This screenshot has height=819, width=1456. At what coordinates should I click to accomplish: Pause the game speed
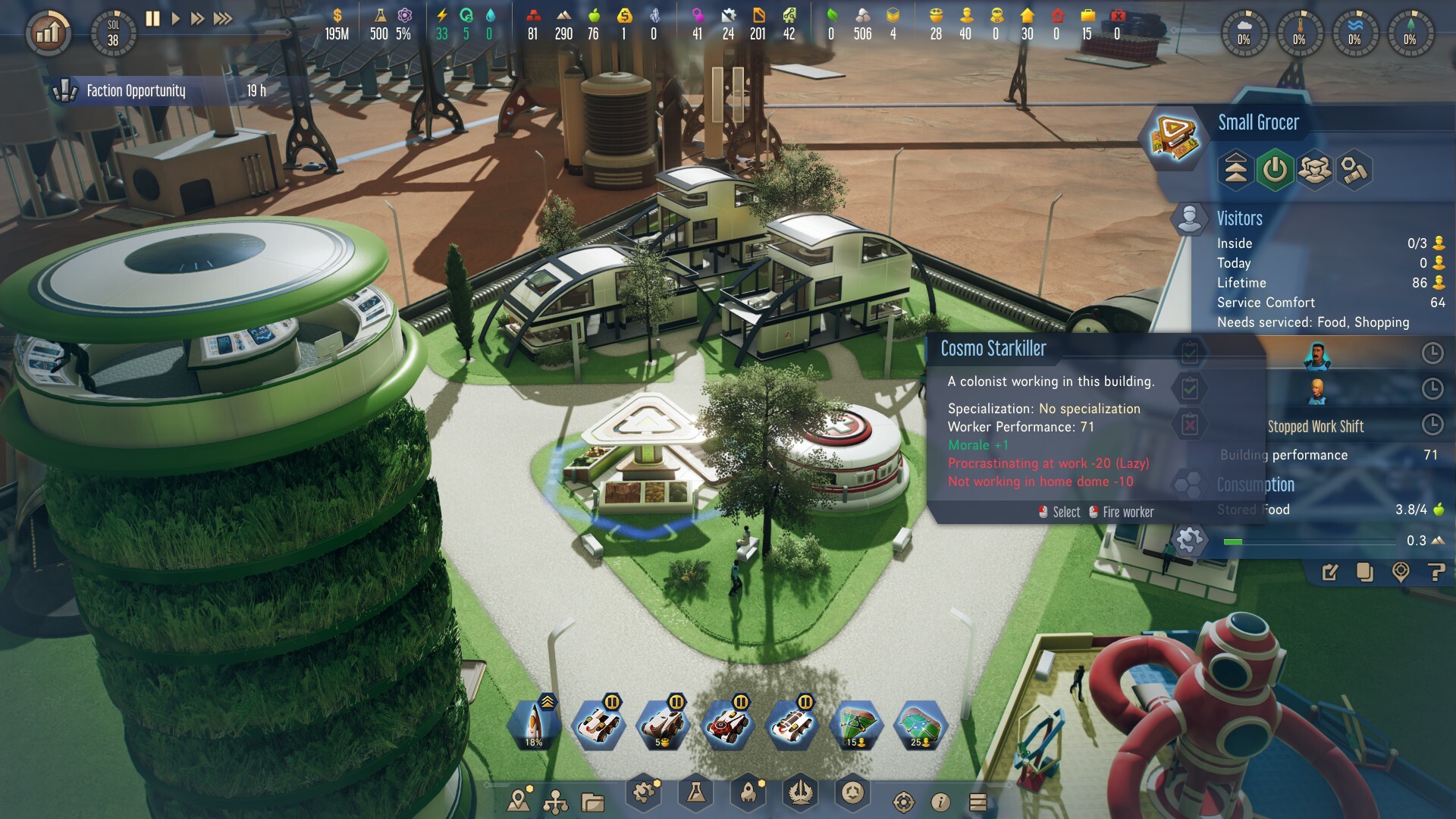click(152, 19)
